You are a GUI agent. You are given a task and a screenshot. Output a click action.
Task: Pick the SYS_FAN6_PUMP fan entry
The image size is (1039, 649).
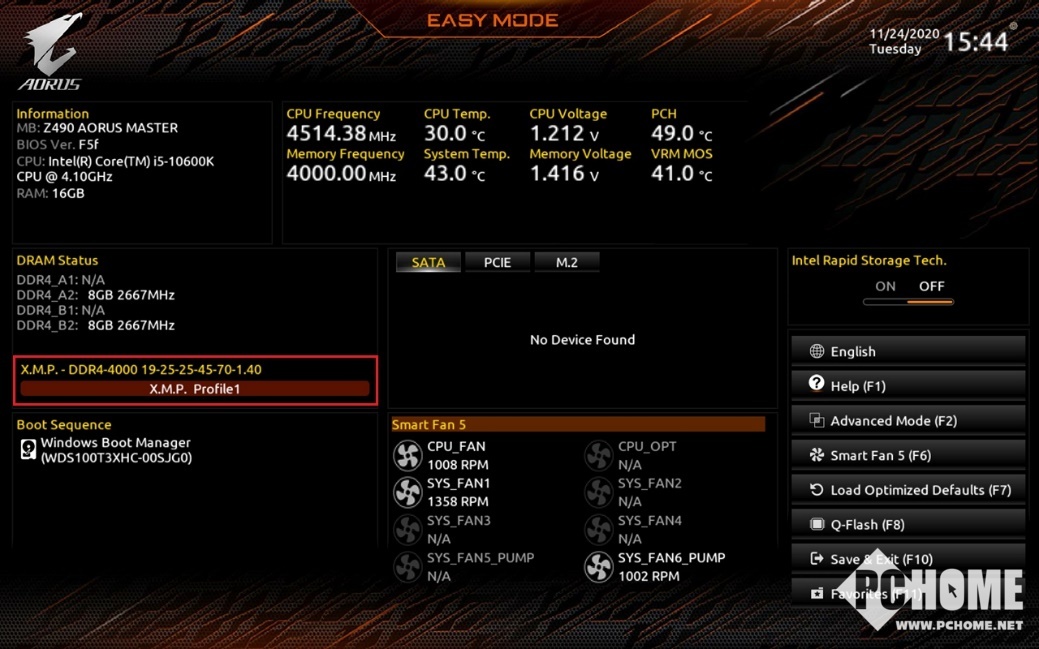coord(670,566)
